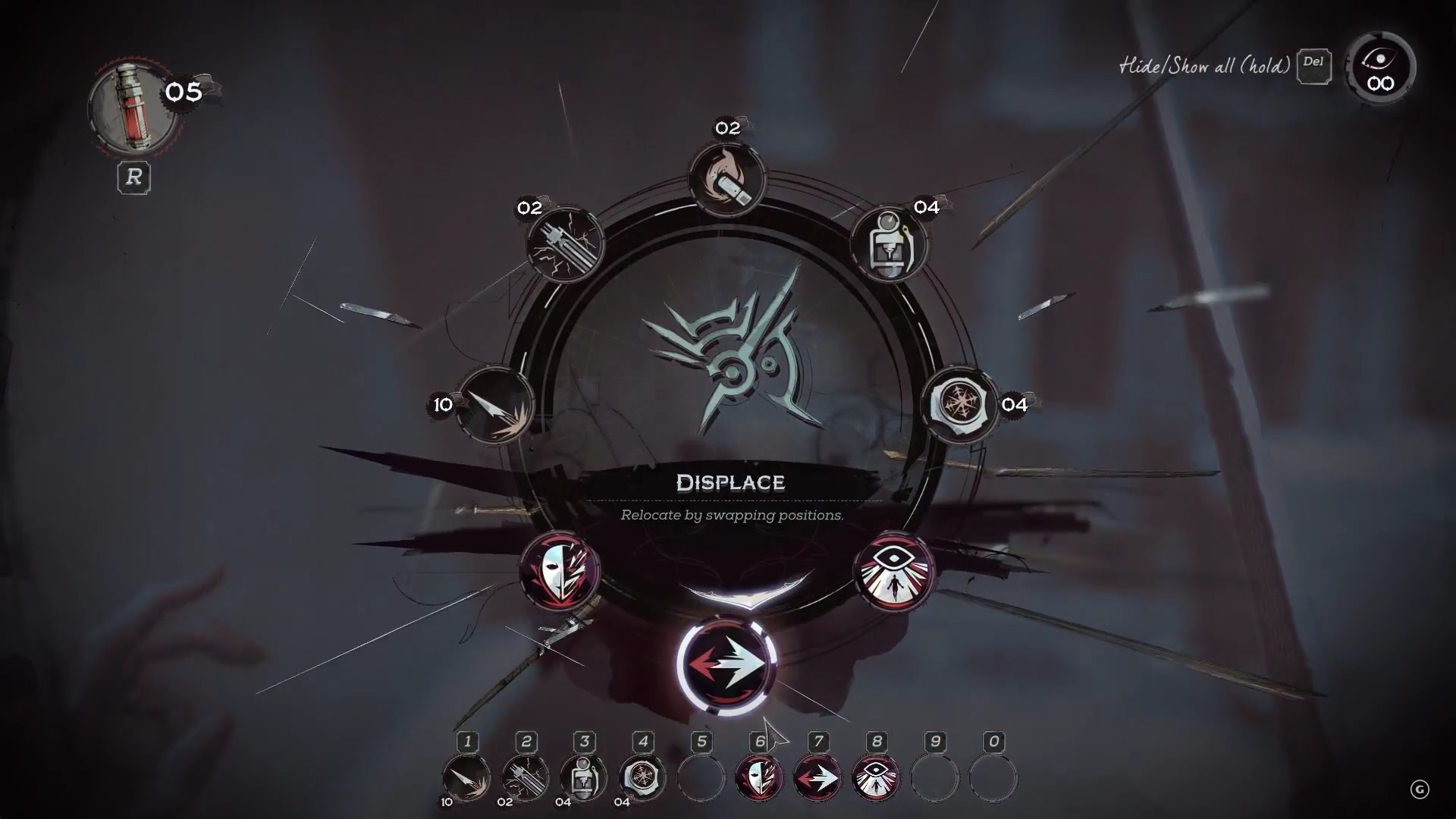Choose the Semblance mask power on the wheel
1456x819 pixels.
560,571
